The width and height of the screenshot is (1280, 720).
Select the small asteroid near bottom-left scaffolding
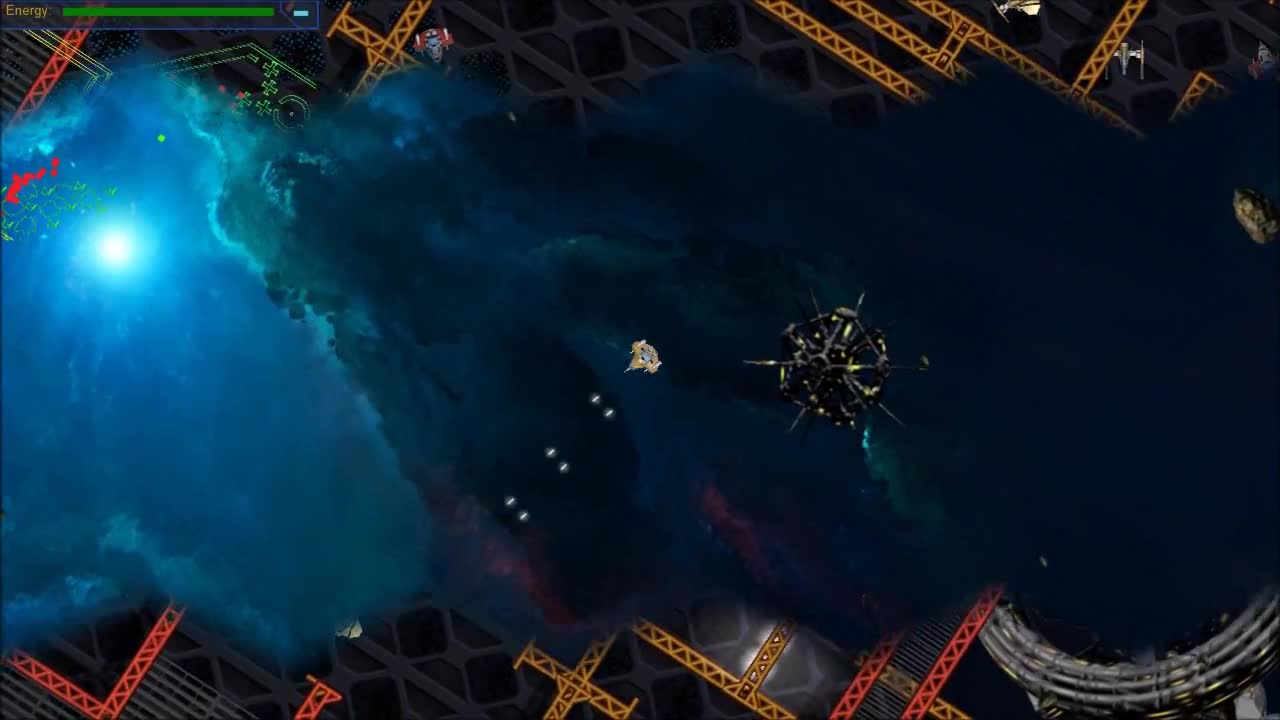click(350, 627)
